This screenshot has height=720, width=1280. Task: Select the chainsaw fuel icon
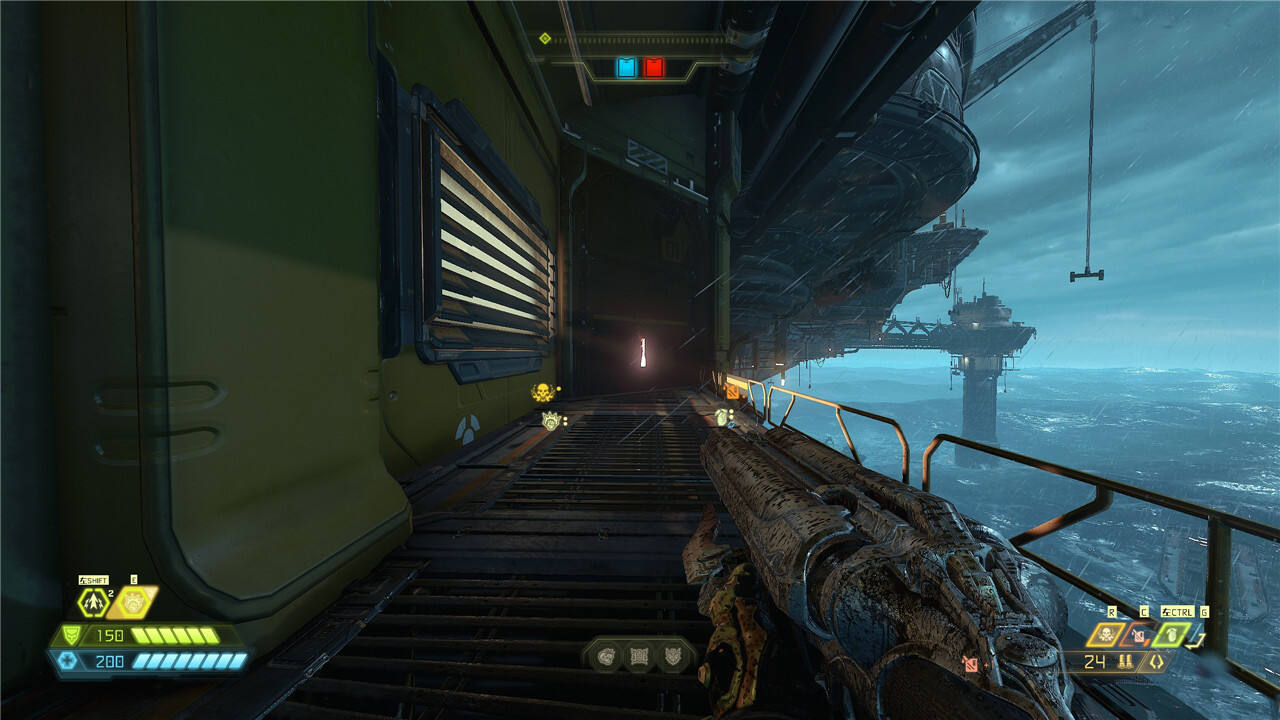click(x=1138, y=634)
